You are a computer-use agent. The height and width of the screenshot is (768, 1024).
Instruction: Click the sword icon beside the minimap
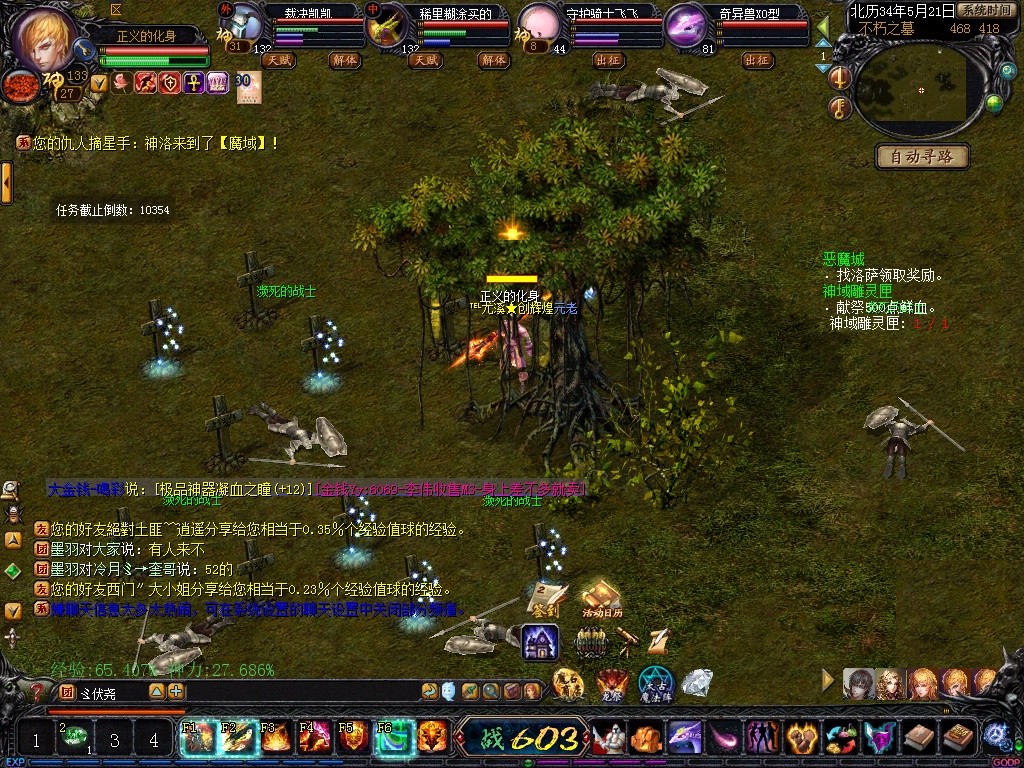(840, 78)
